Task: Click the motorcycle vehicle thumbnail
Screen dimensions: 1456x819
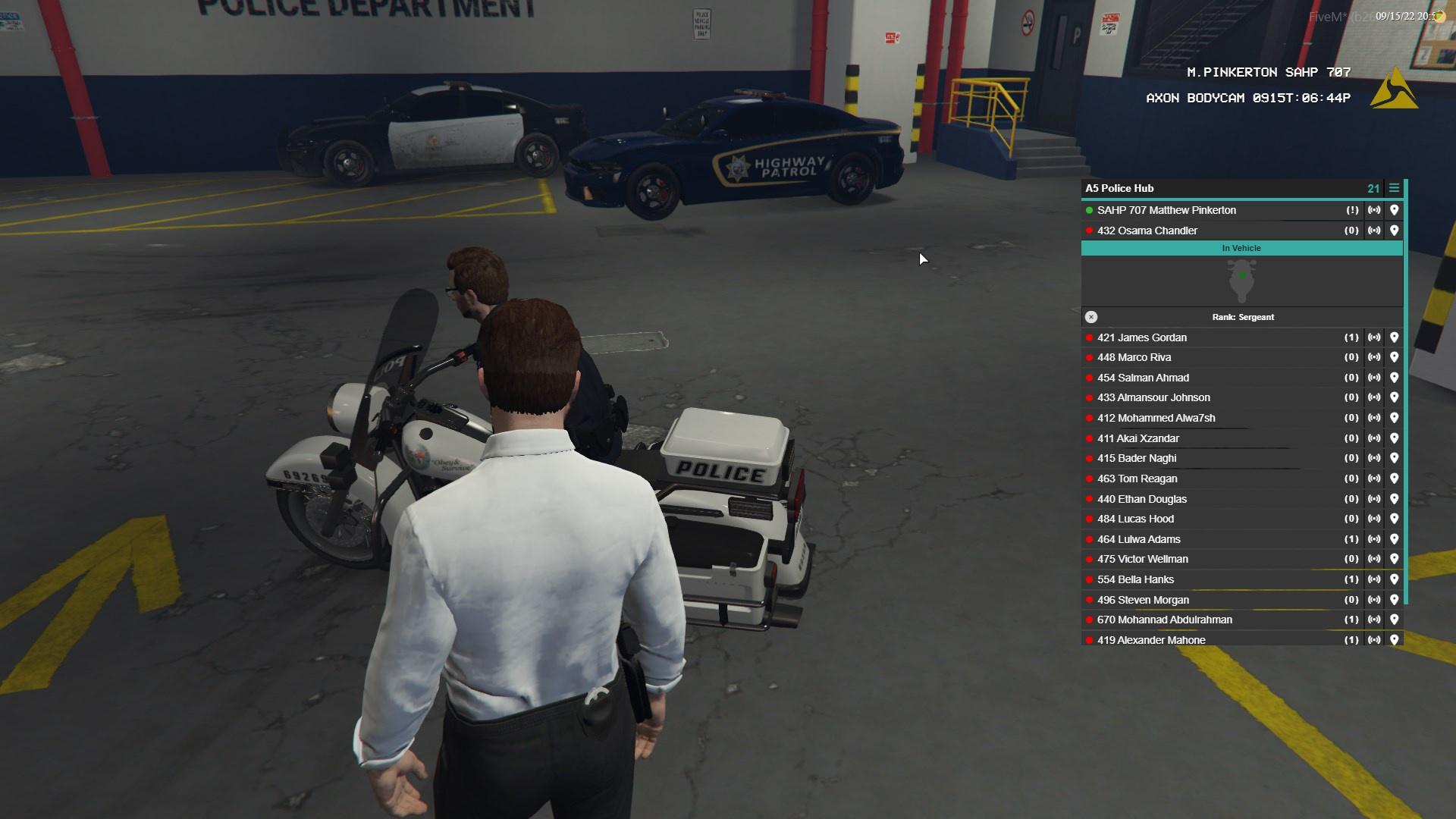Action: click(1242, 281)
